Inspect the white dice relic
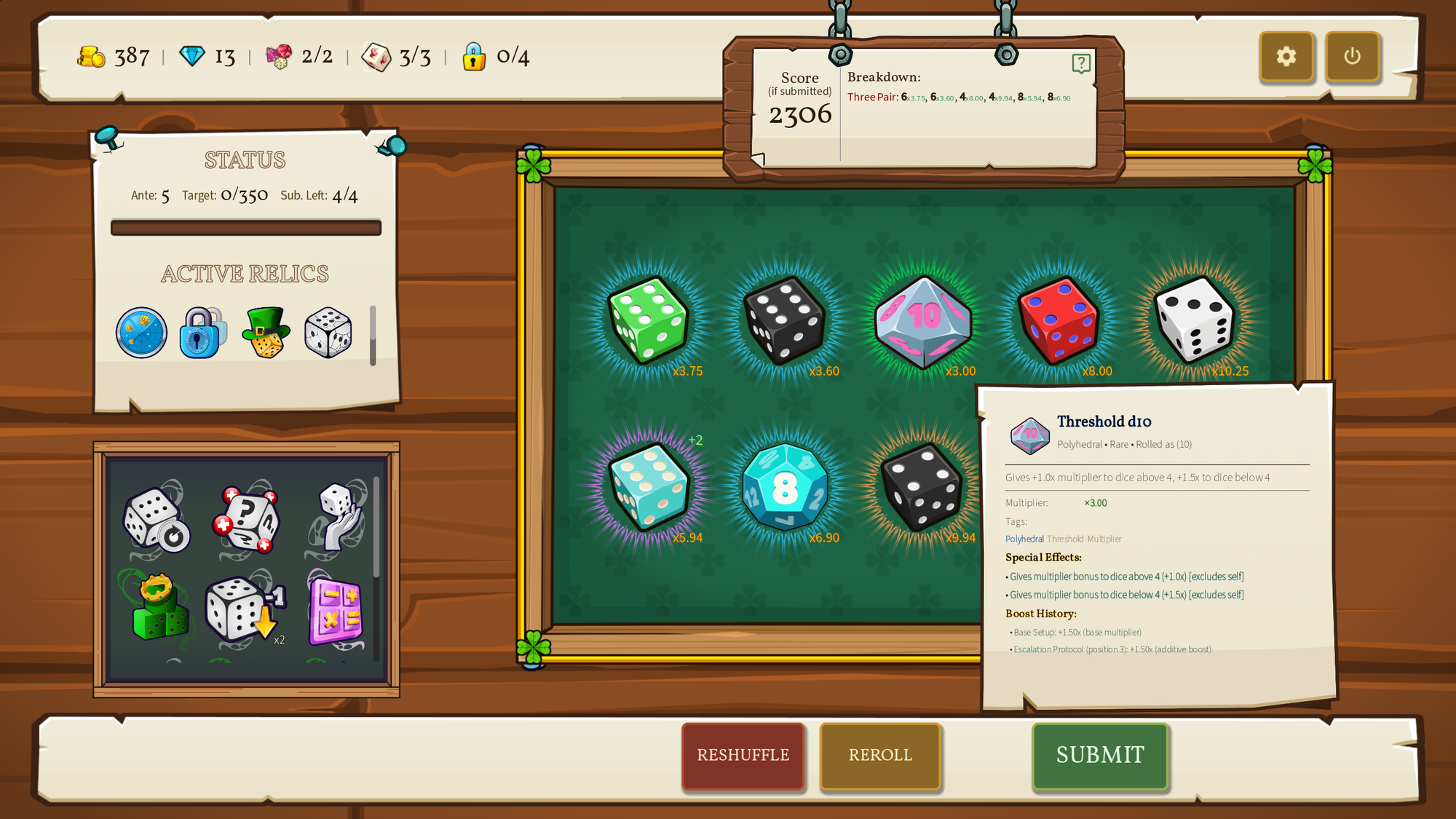Viewport: 1456px width, 819px height. [x=328, y=333]
